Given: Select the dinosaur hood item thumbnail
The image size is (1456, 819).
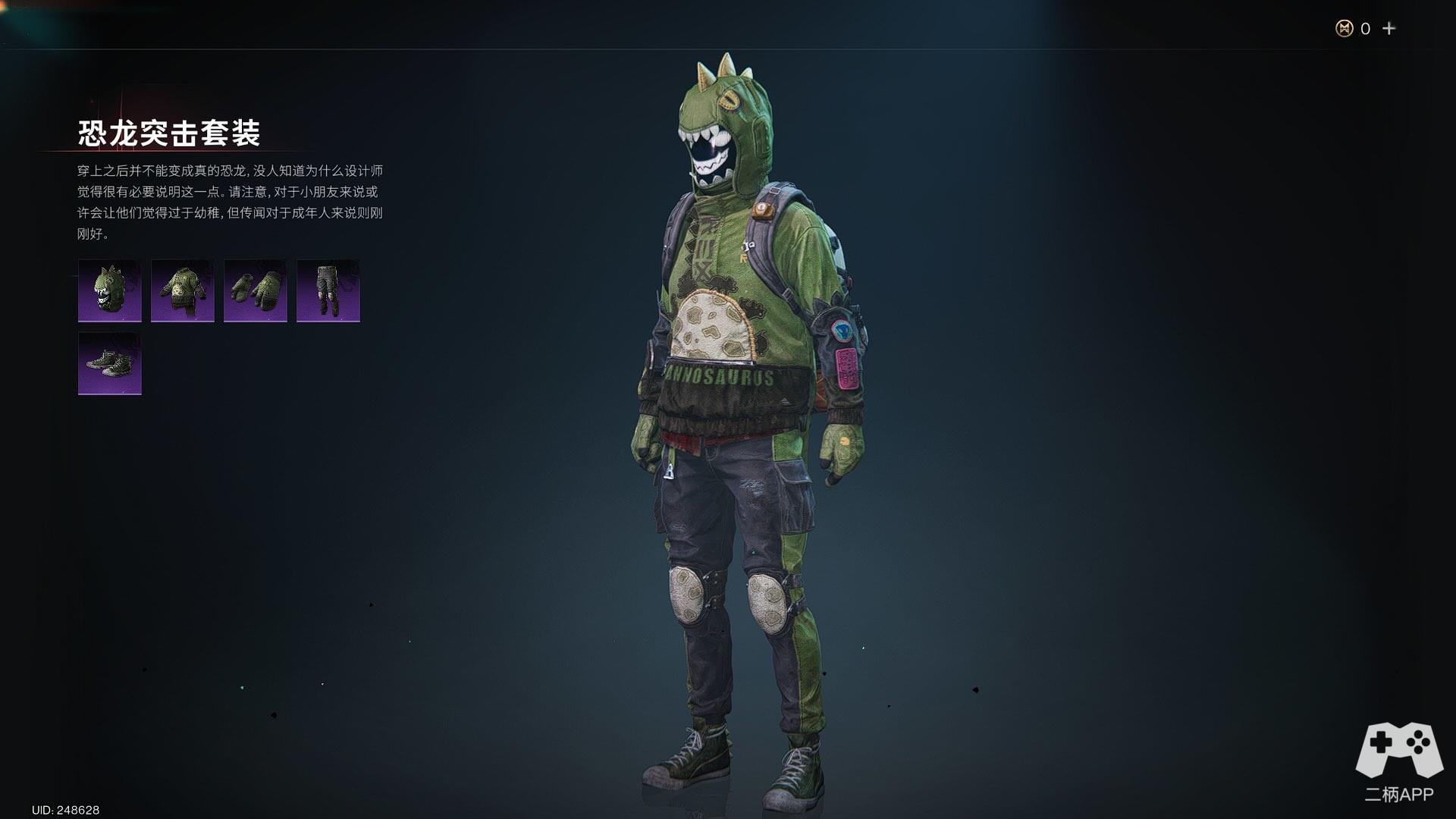Looking at the screenshot, I should pyautogui.click(x=110, y=290).
